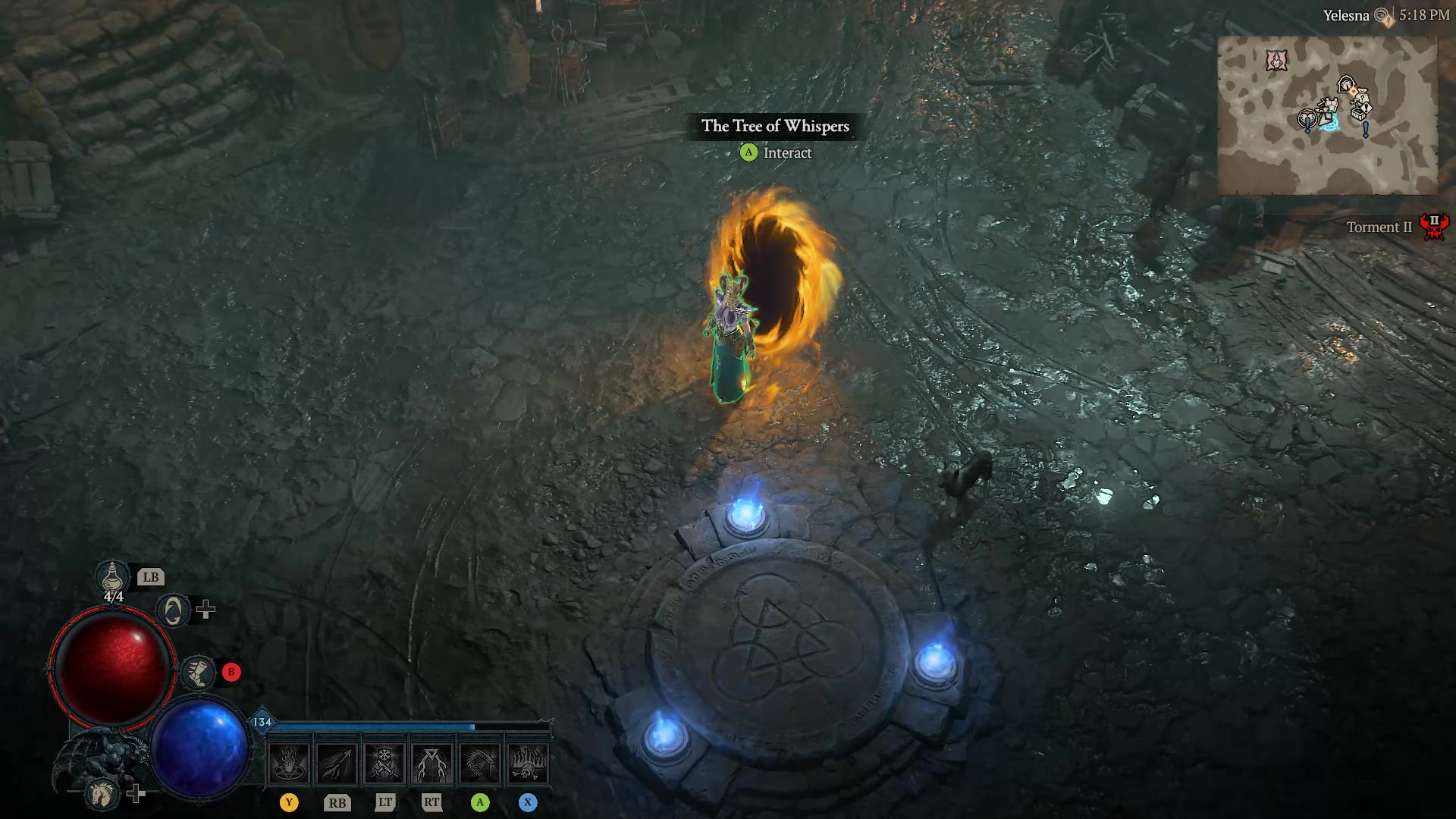
Task: Click the emote wheel icon beside the clock
Action: click(1382, 15)
